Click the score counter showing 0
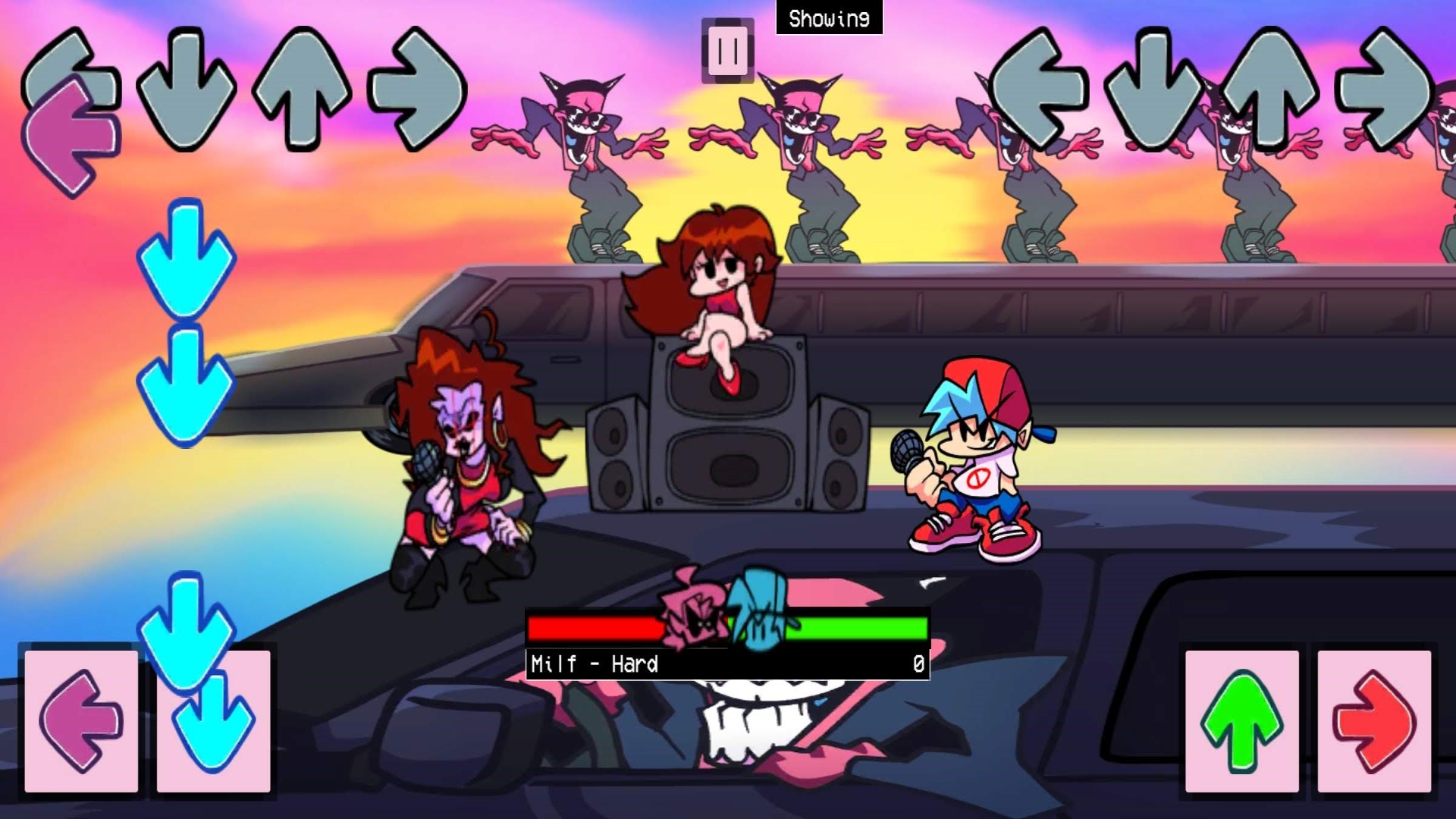The height and width of the screenshot is (819, 1456). pos(918,664)
